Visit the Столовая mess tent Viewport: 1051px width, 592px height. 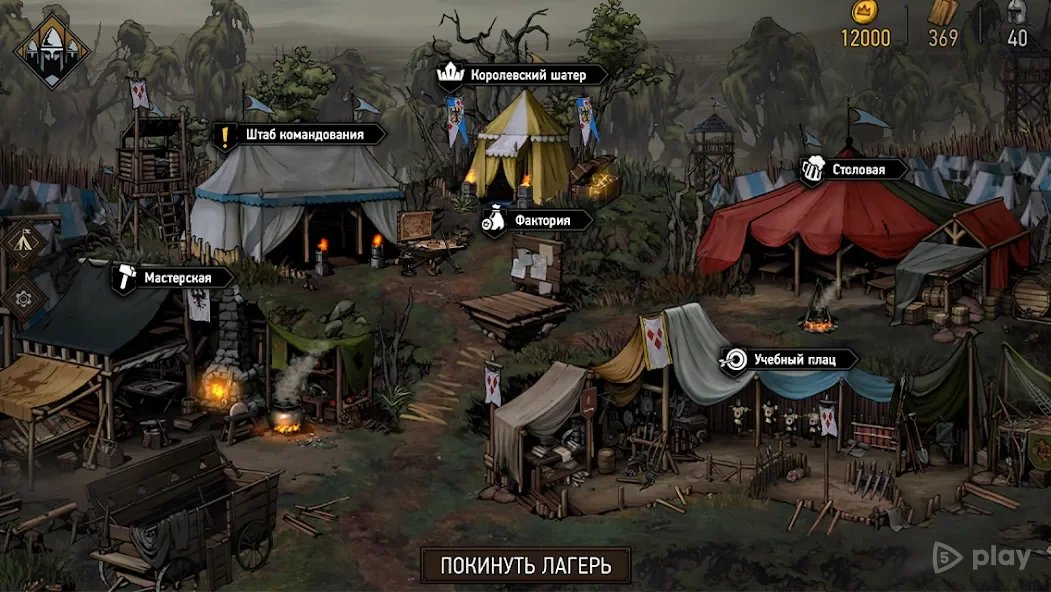854,169
